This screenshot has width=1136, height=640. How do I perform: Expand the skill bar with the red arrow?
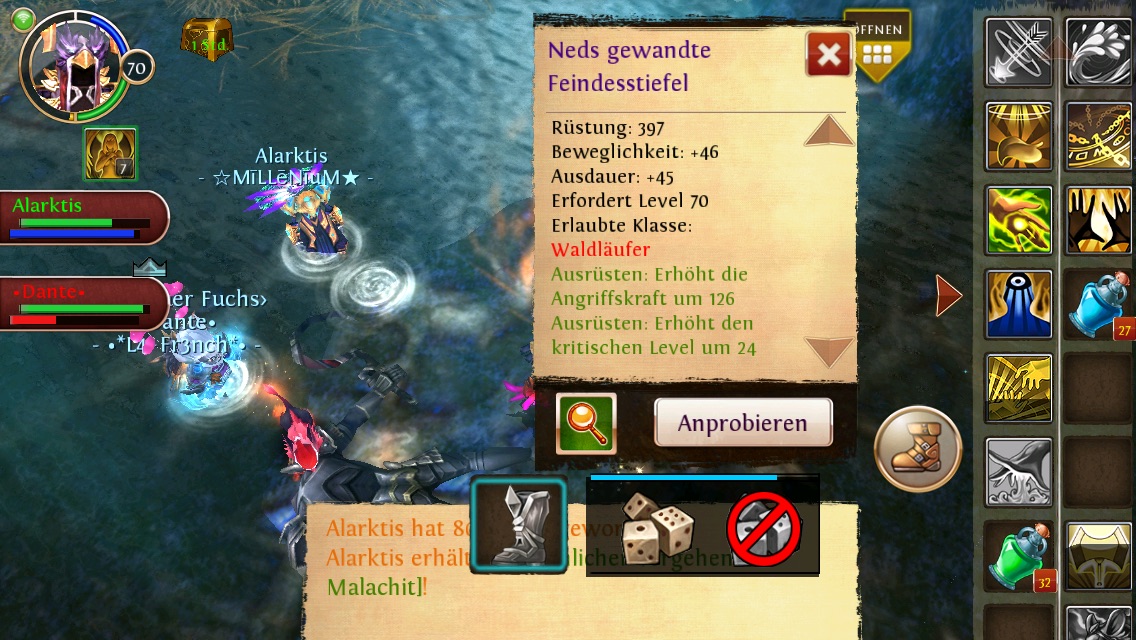[947, 296]
